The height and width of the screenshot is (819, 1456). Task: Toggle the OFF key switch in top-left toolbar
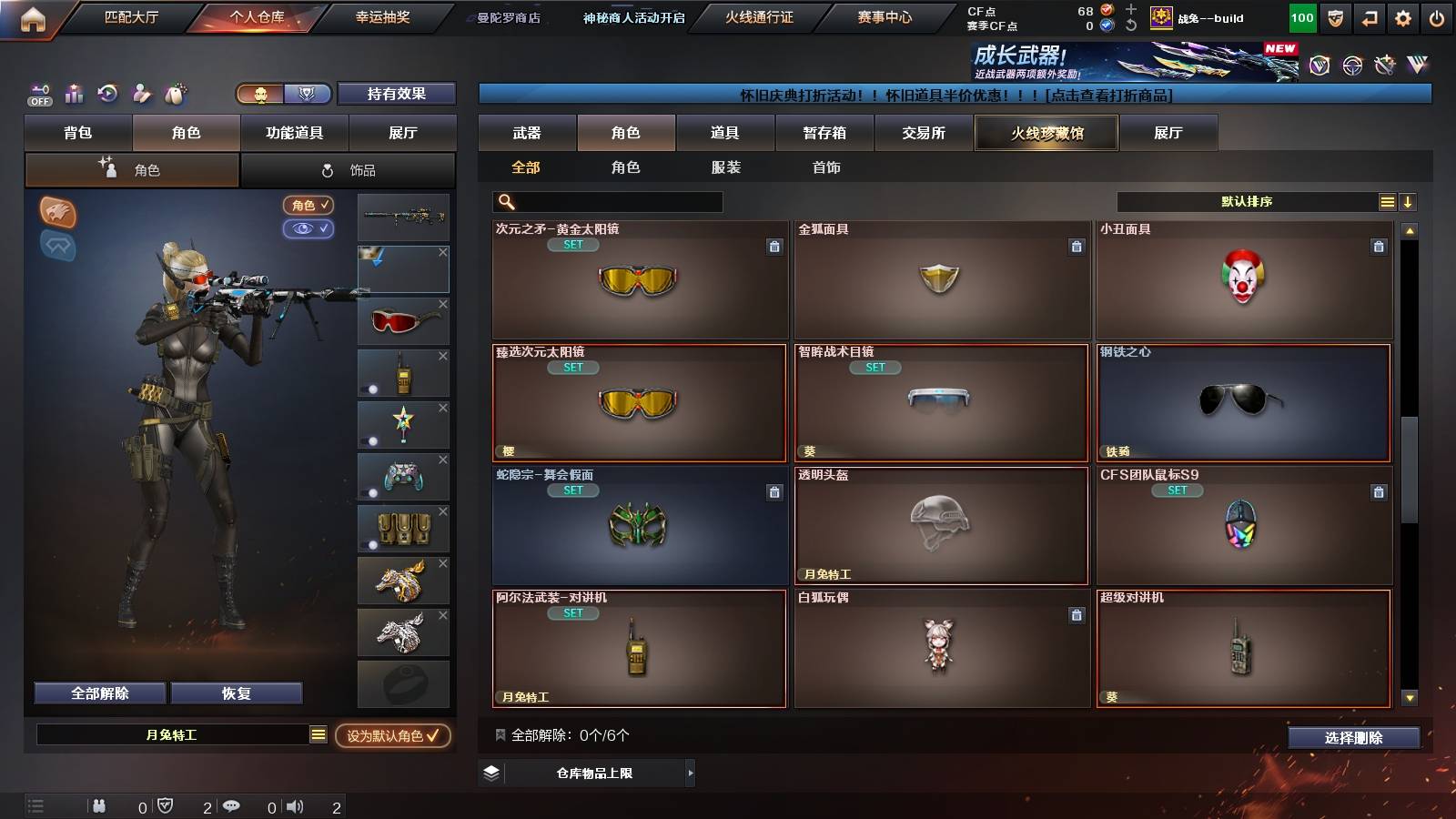[39, 95]
